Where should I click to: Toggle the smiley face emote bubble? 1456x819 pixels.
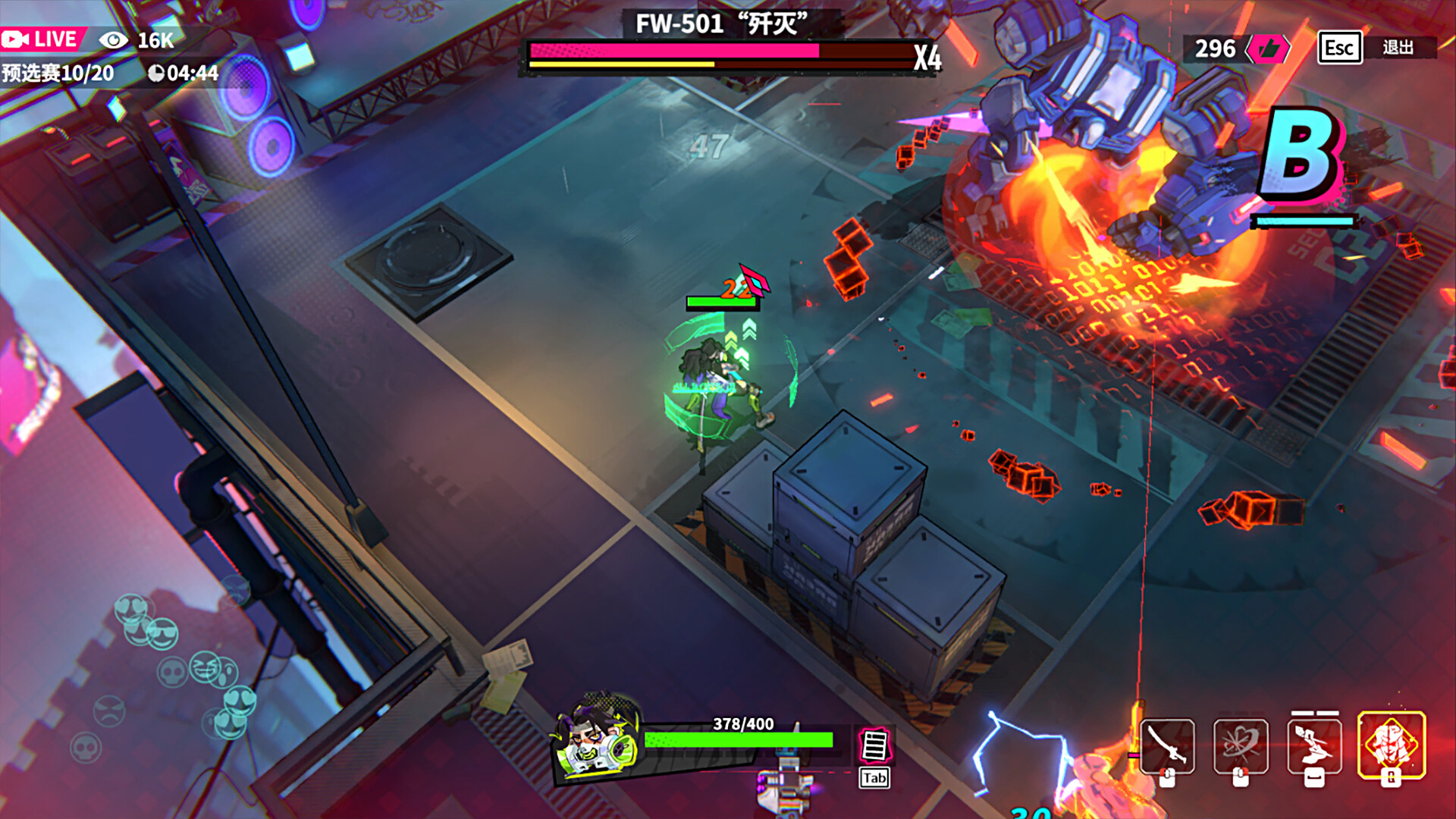[162, 635]
